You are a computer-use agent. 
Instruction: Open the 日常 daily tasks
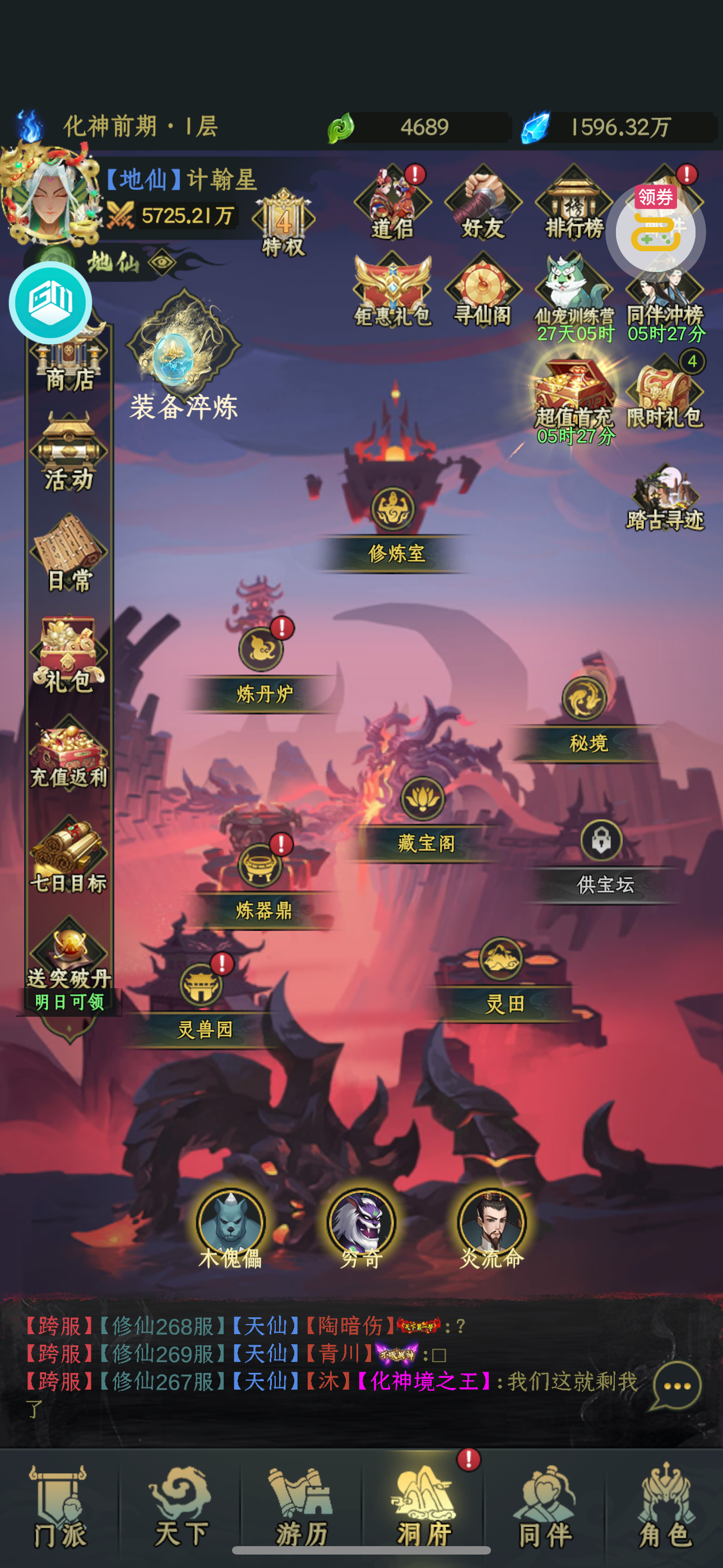[69, 555]
